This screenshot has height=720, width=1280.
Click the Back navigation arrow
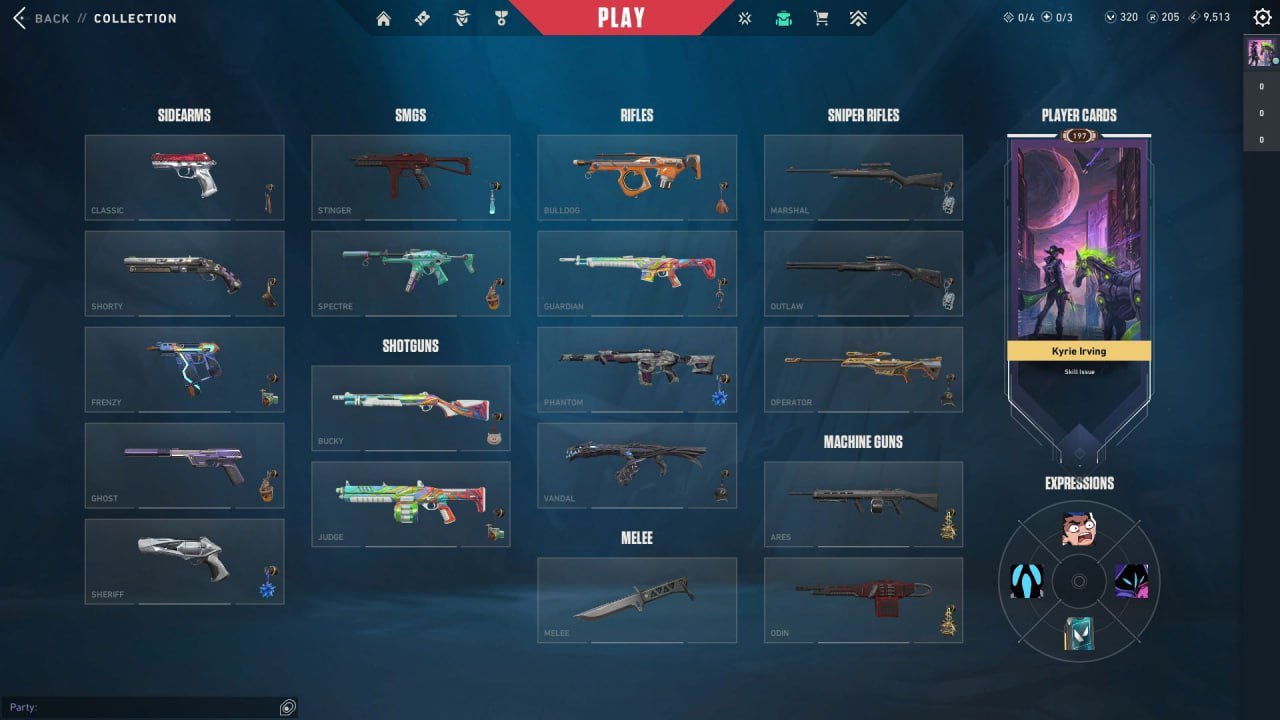18,17
